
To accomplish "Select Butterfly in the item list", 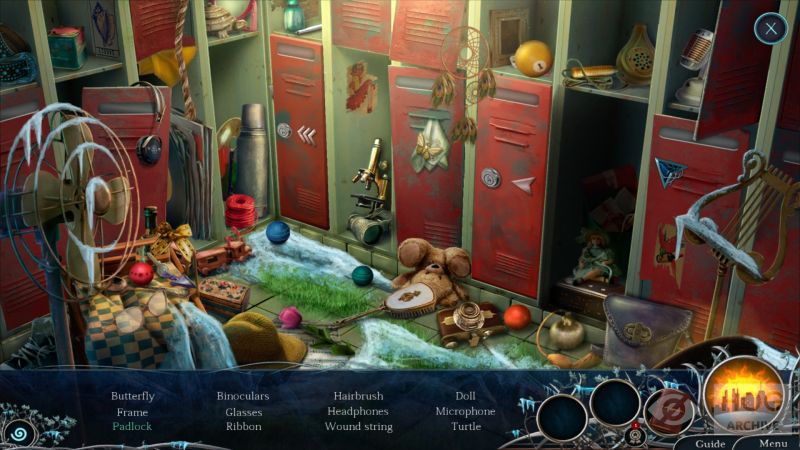I will tap(132, 396).
